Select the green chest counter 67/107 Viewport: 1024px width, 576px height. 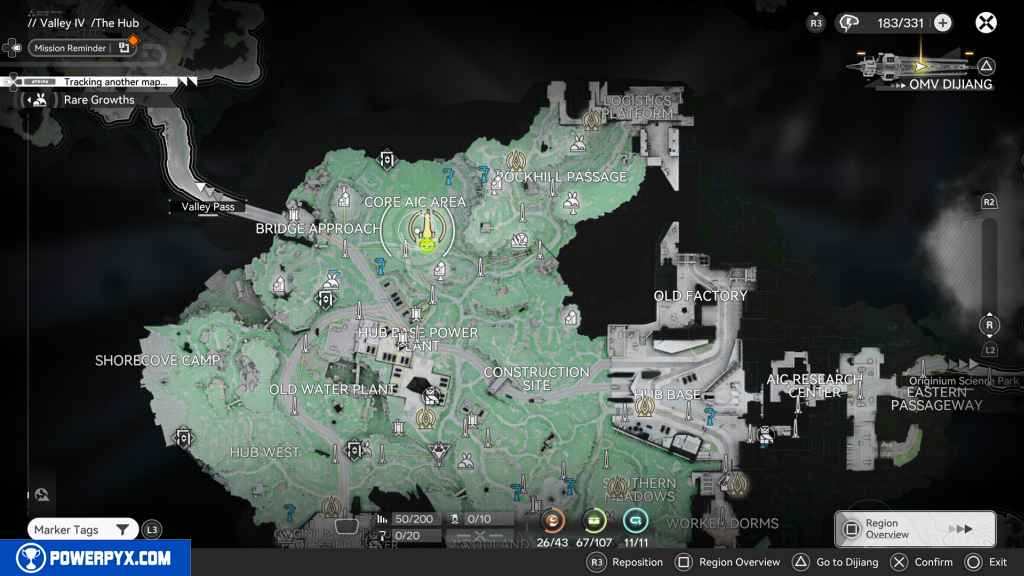click(595, 521)
